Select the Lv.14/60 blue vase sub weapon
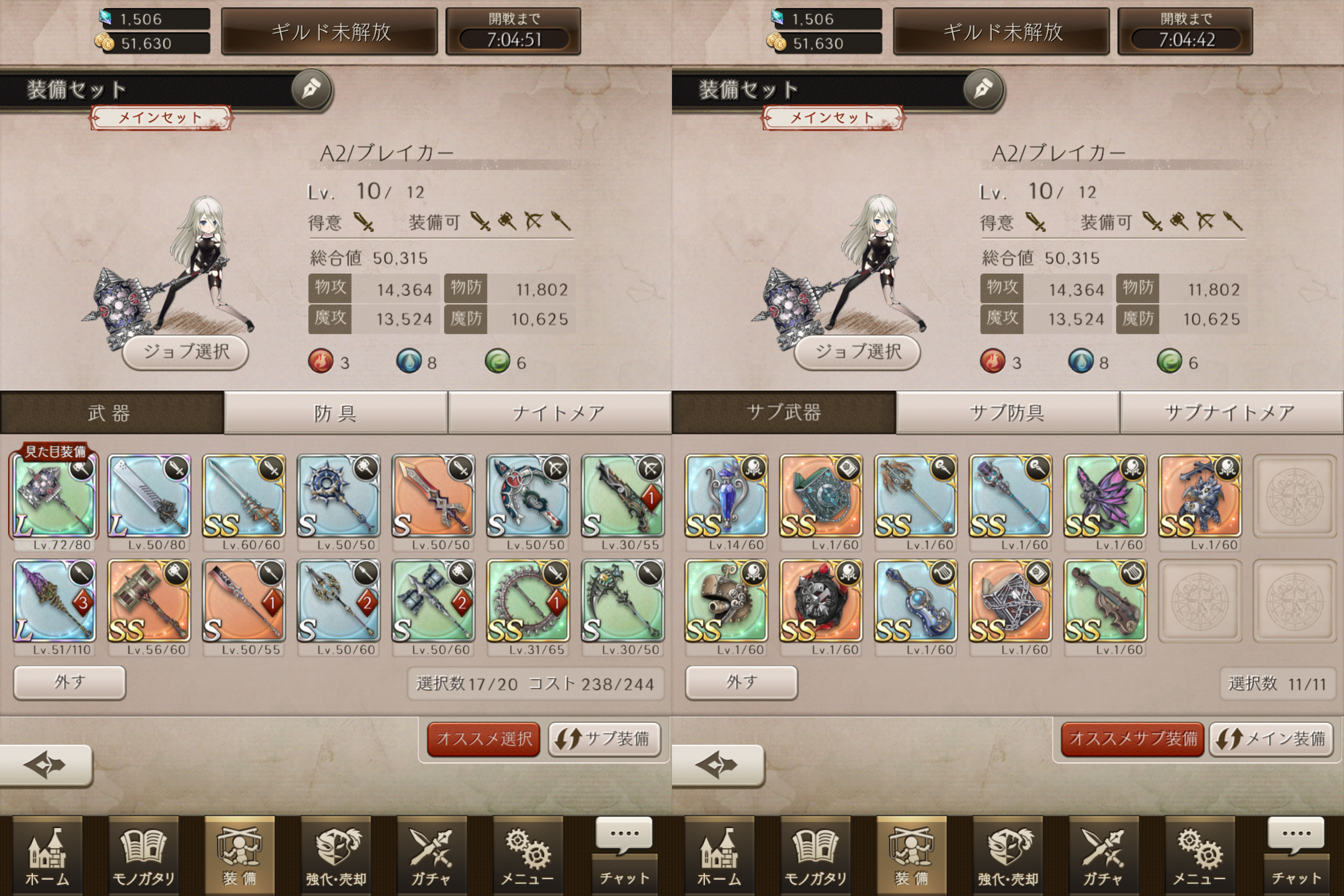The image size is (1344, 896). tap(726, 496)
